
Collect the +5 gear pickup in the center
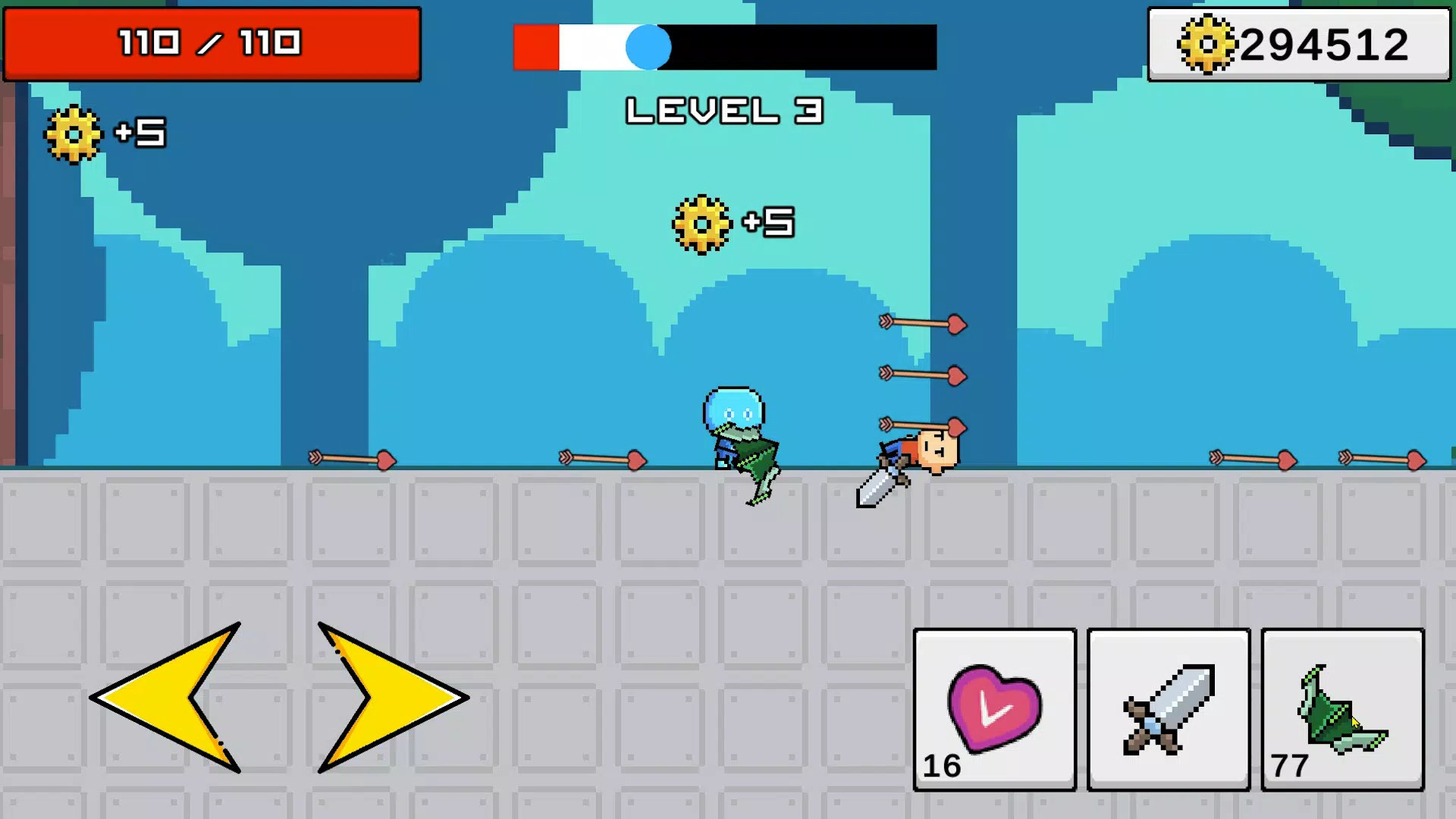coord(701,224)
